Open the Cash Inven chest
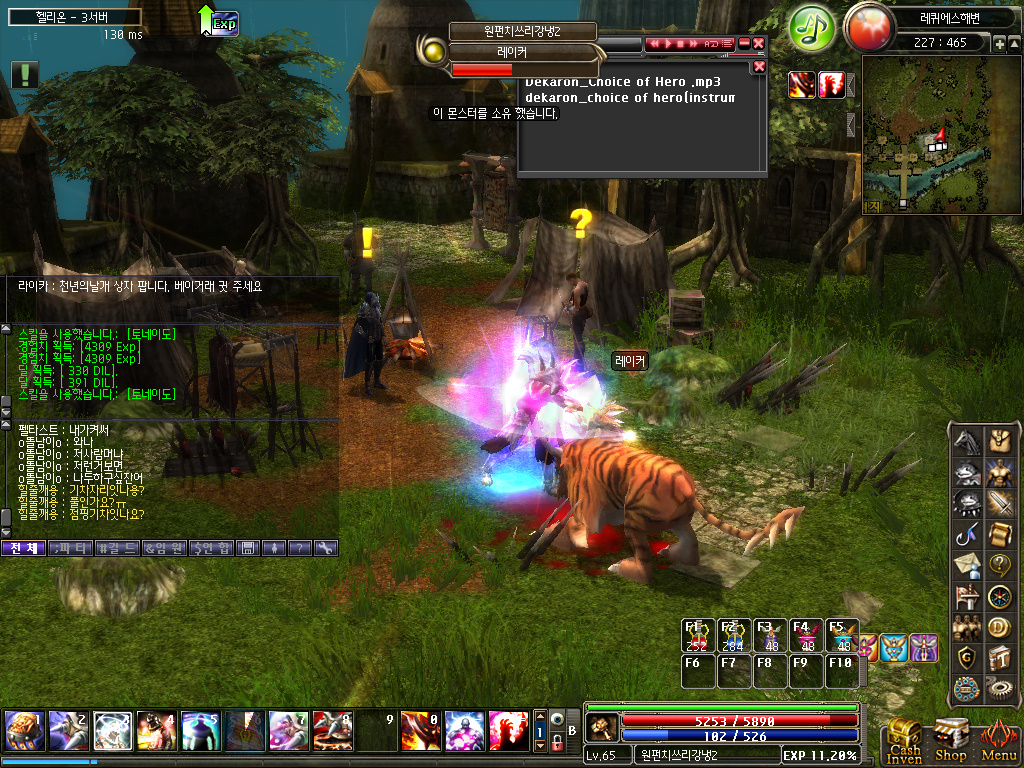Image resolution: width=1024 pixels, height=768 pixels. point(904,740)
